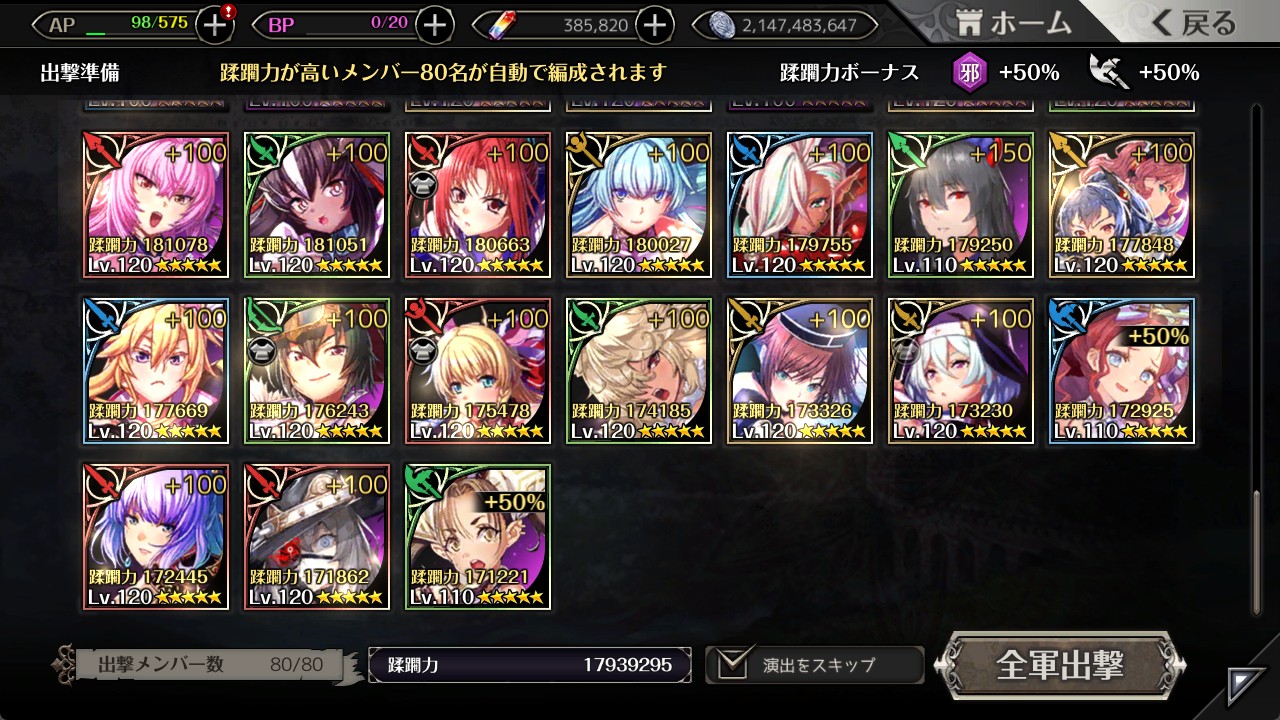Refill BP using its plus button
The height and width of the screenshot is (720, 1280).
point(434,25)
